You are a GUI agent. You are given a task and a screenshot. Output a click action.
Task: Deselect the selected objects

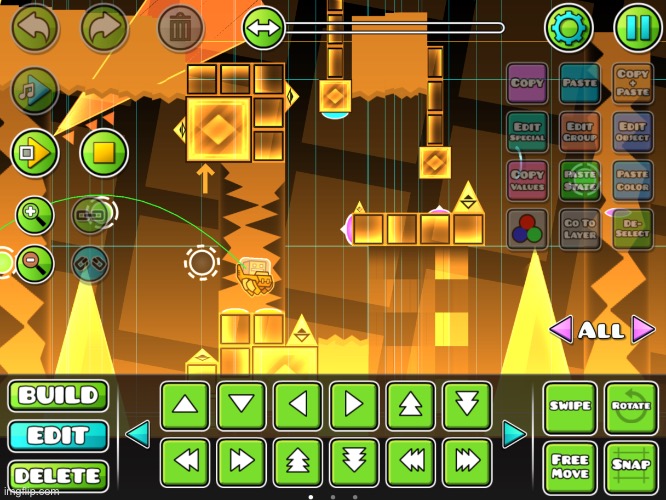point(632,228)
